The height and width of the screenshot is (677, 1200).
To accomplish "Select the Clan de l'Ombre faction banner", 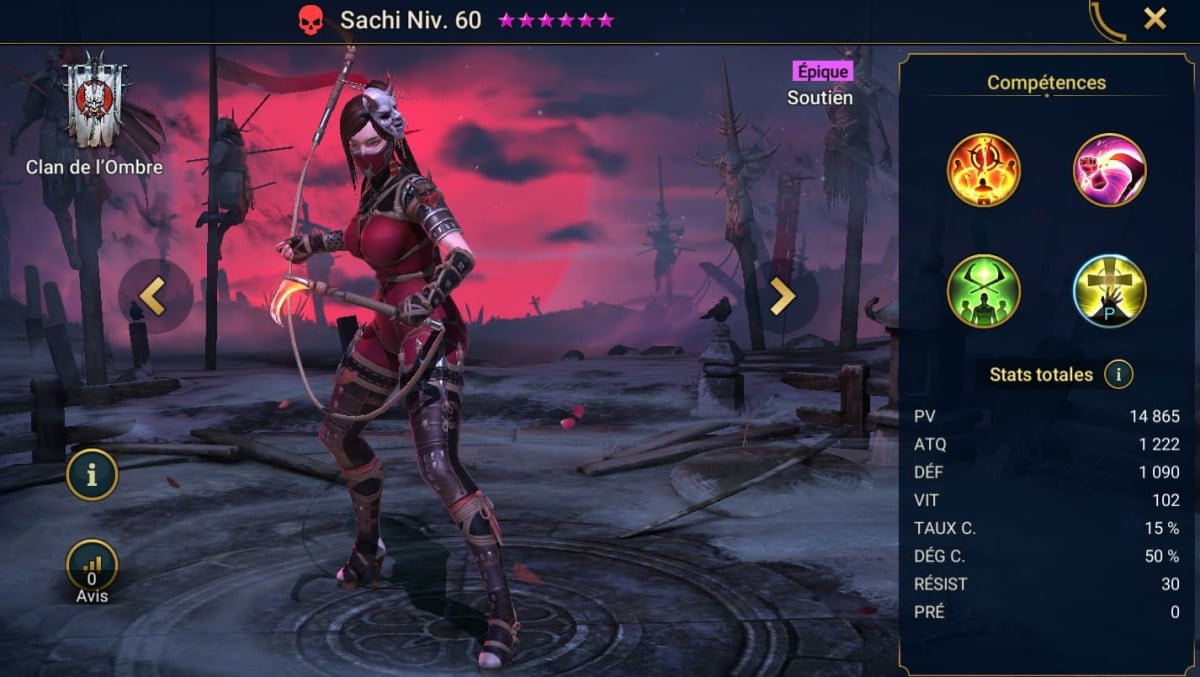I will click(96, 100).
